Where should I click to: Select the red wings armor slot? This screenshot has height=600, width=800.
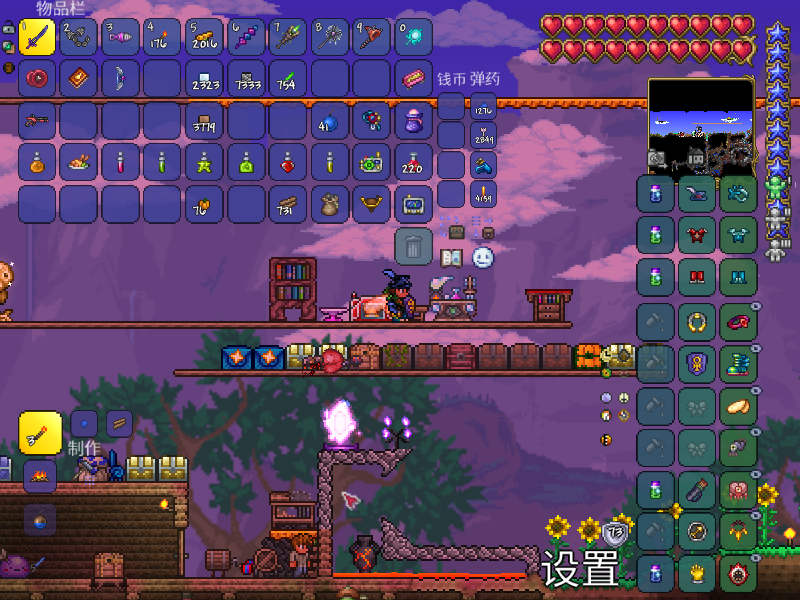click(x=697, y=236)
